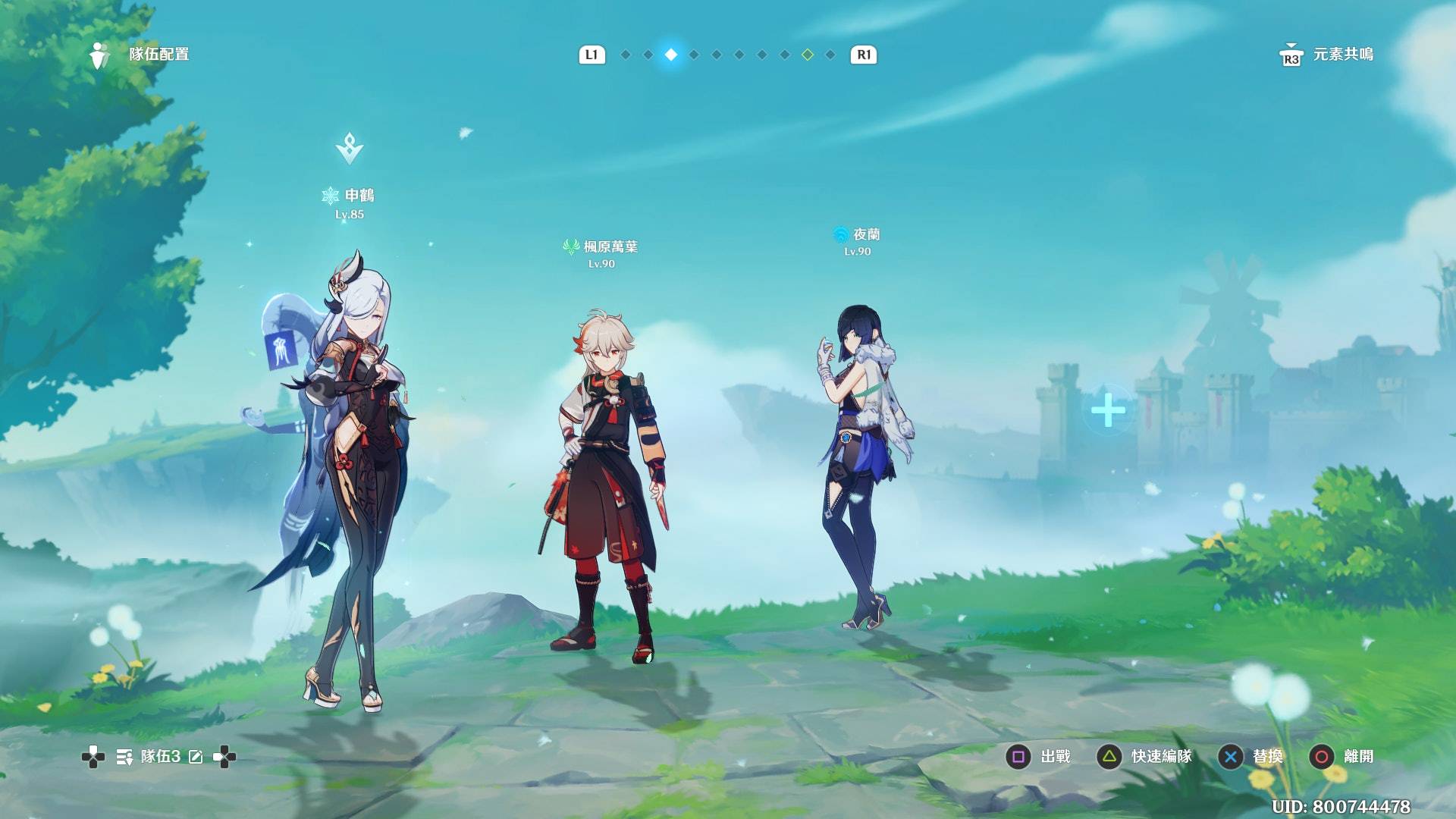Select the highlighted glowing team page diamond
This screenshot has width=1456, height=819.
tap(671, 55)
